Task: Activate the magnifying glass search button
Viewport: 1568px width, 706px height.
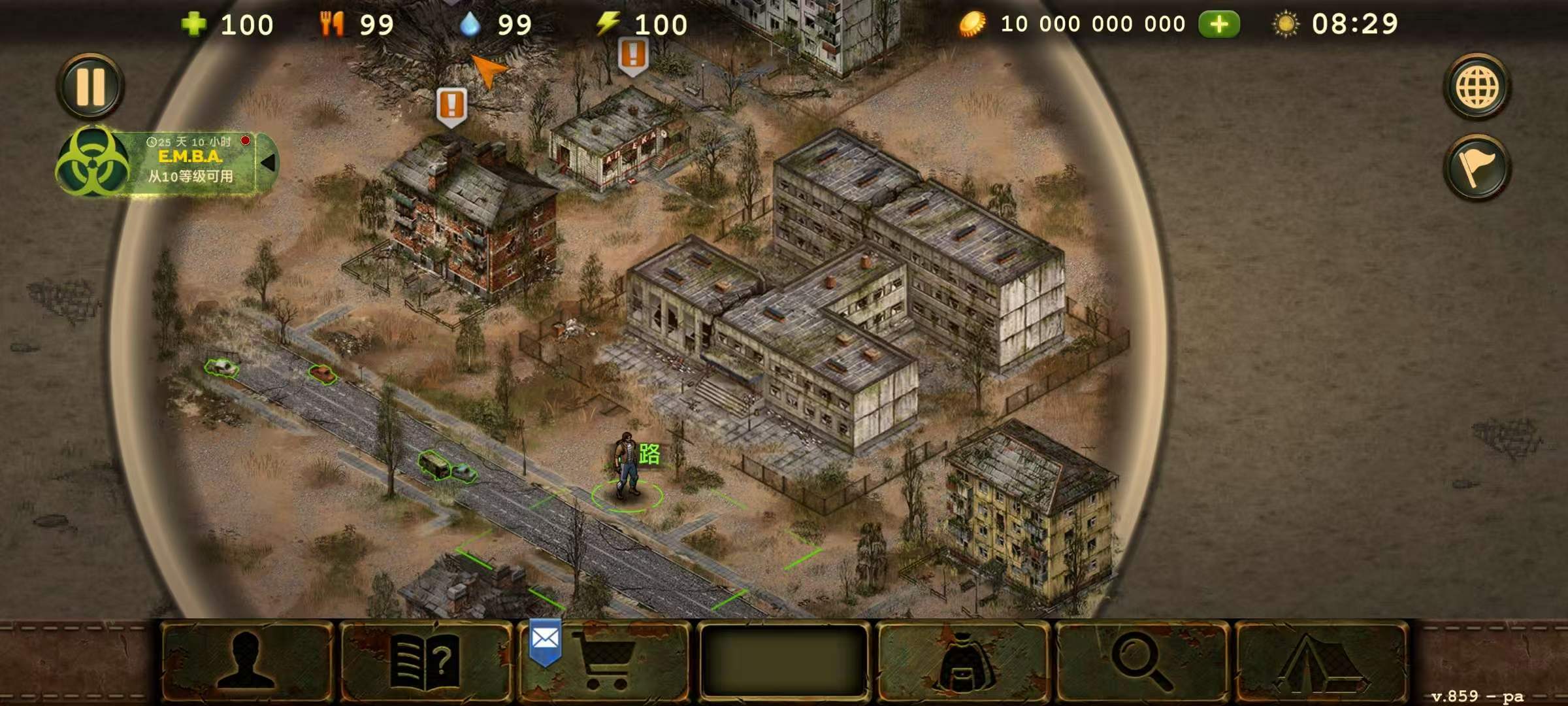Action: [1142, 662]
